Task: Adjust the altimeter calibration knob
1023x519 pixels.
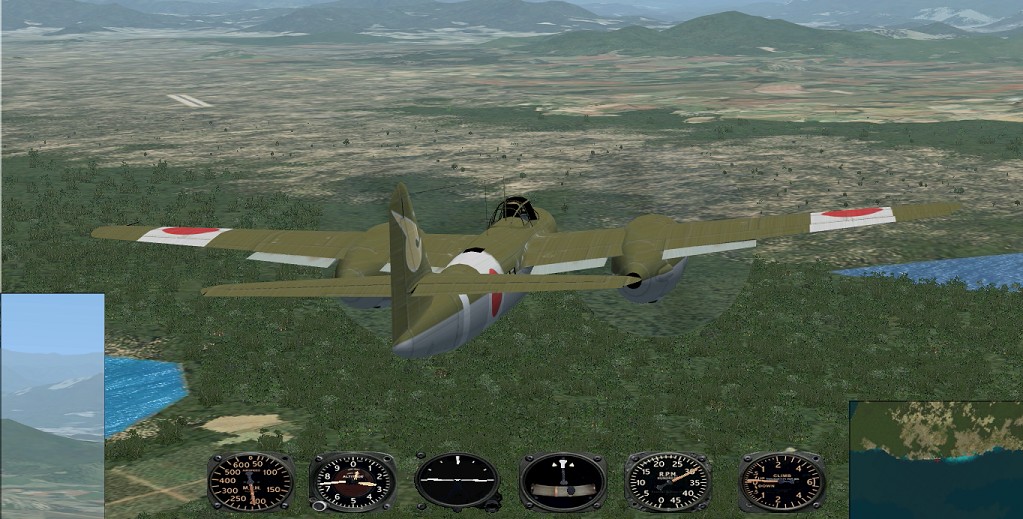Action: 319,506
